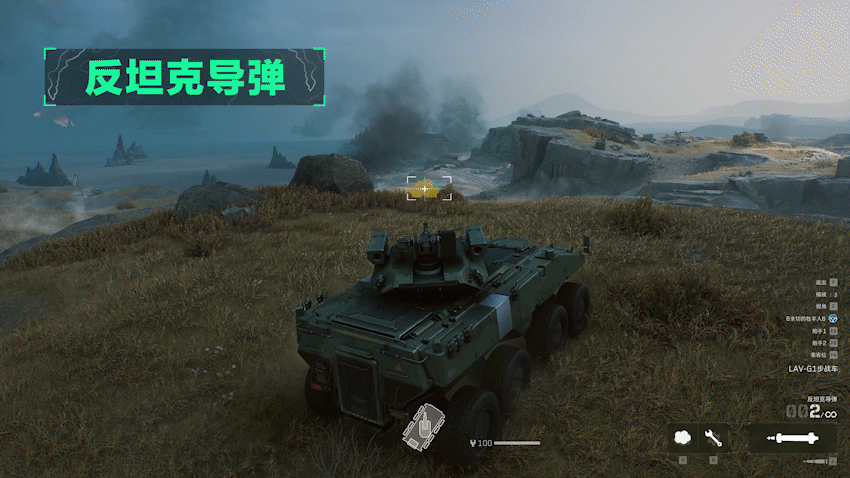The width and height of the screenshot is (850, 478).
Task: Activate the smoke screen ability icon
Action: 684,438
